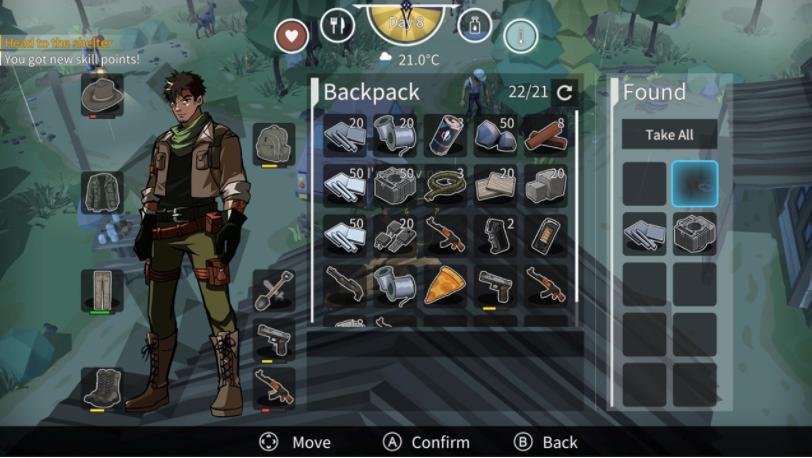
Task: Take the engine block from Found
Action: click(x=694, y=234)
